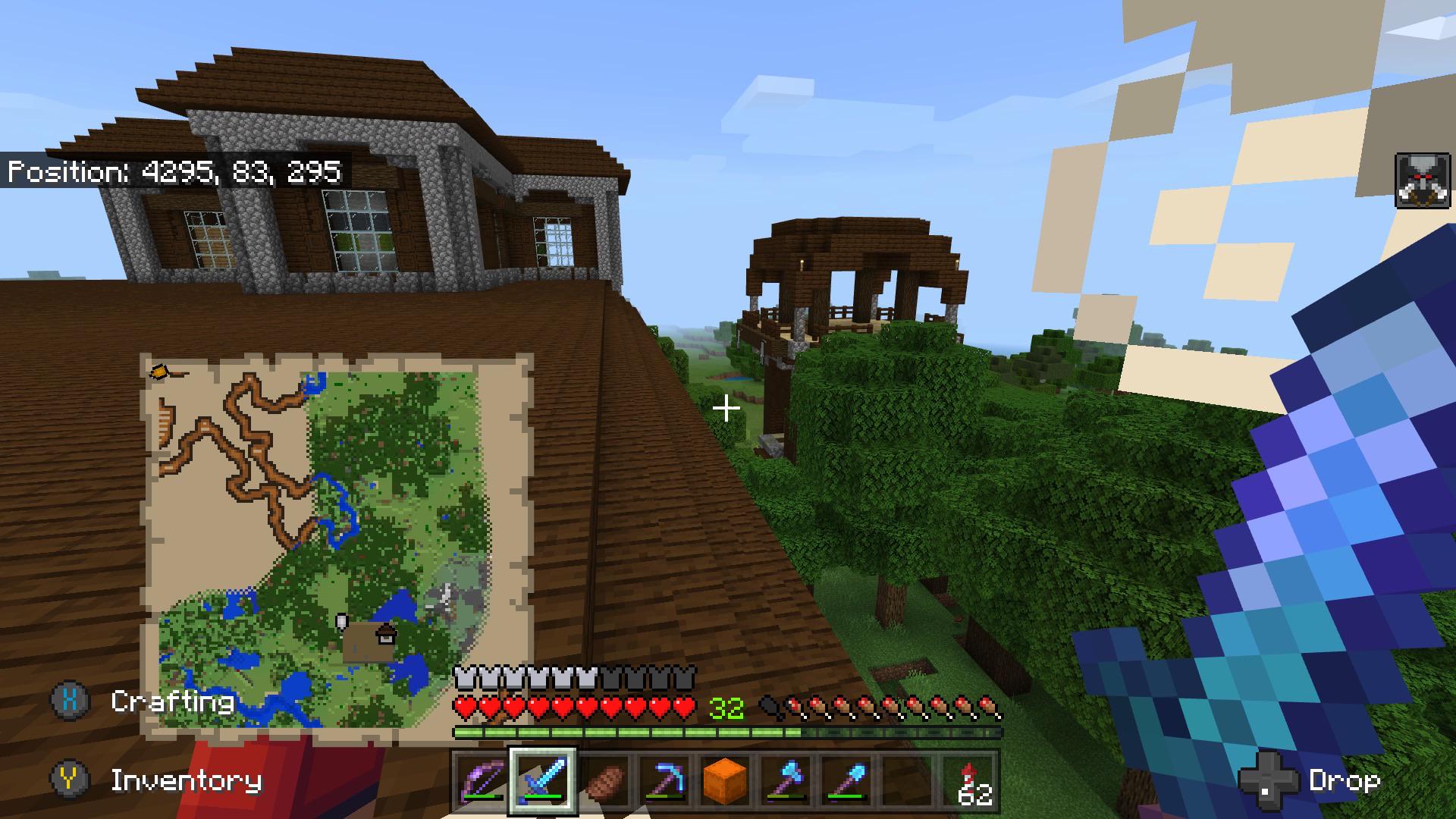Click the Position coordinates display
Viewport: 1456px width, 819px height.
[174, 172]
